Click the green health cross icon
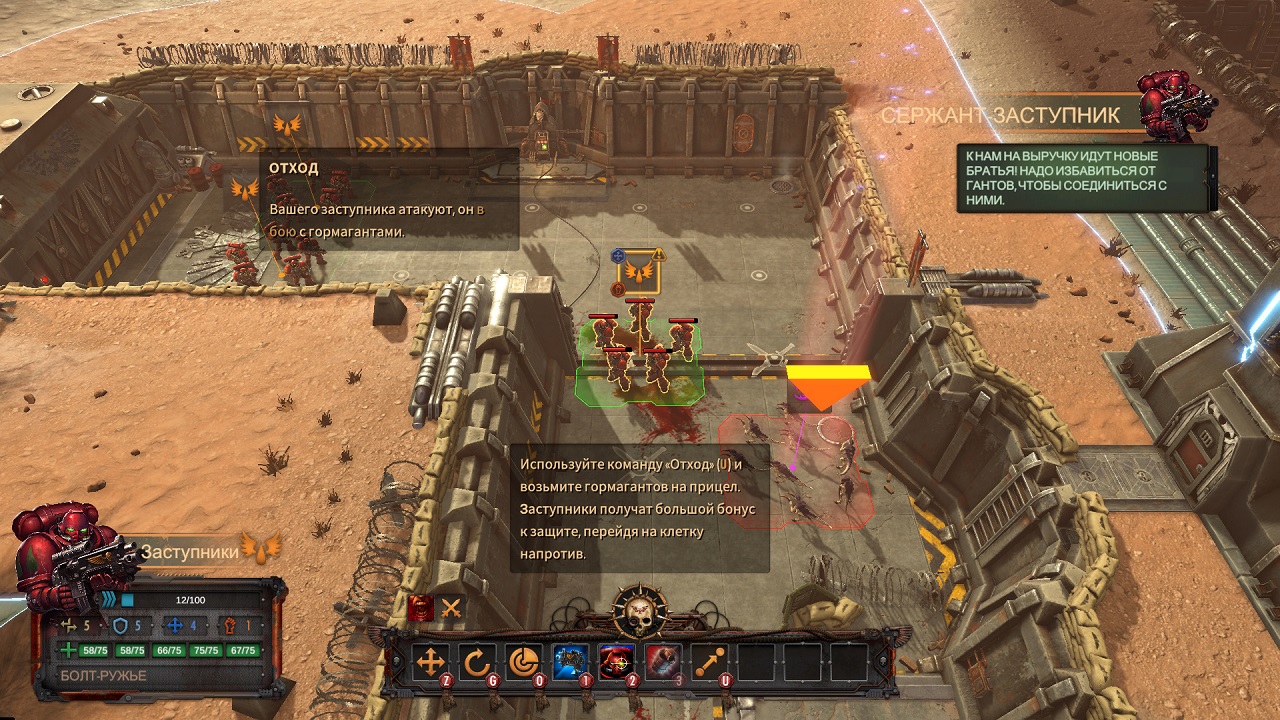 click(x=67, y=648)
